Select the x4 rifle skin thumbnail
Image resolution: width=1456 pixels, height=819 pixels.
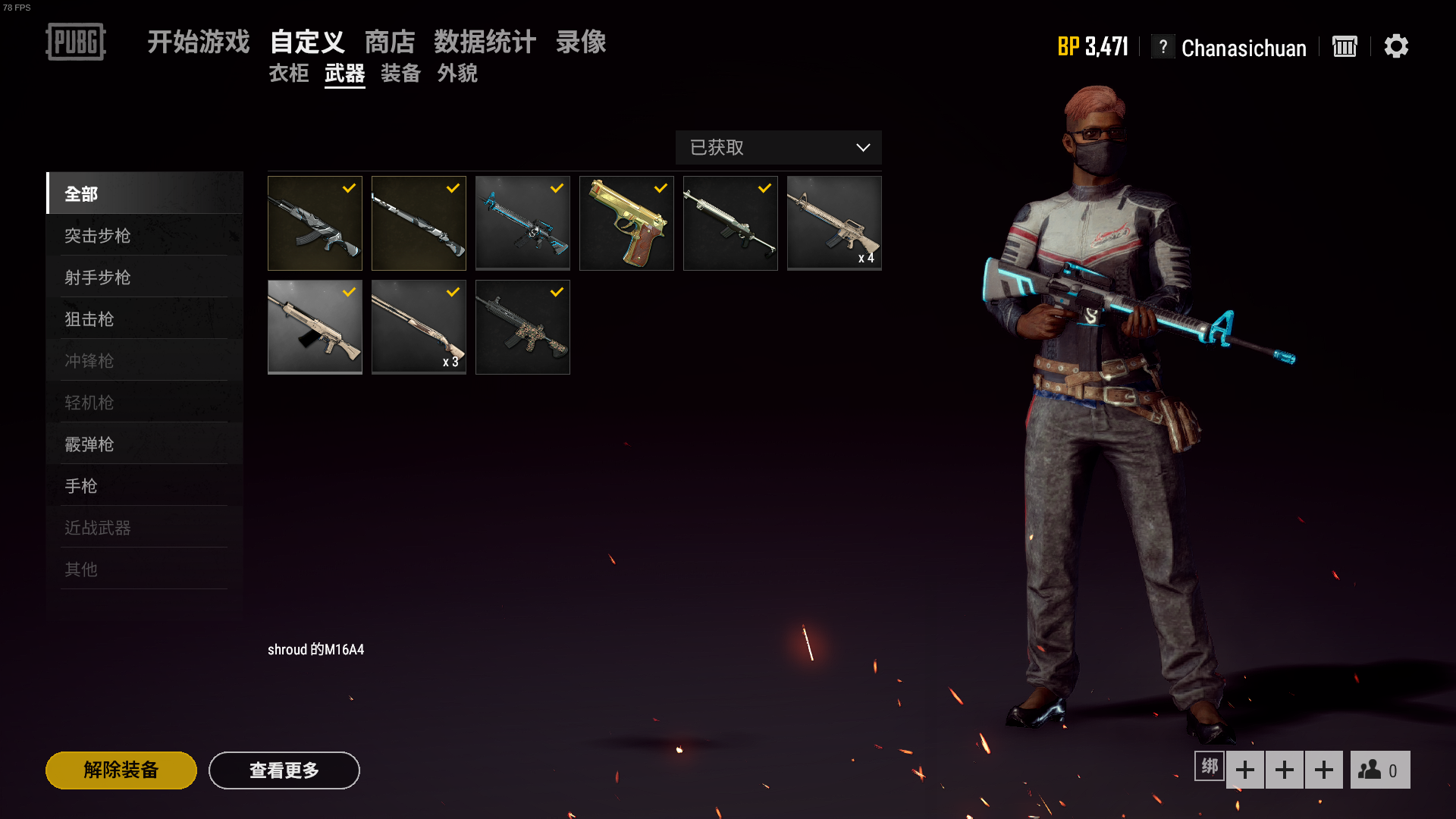(833, 222)
